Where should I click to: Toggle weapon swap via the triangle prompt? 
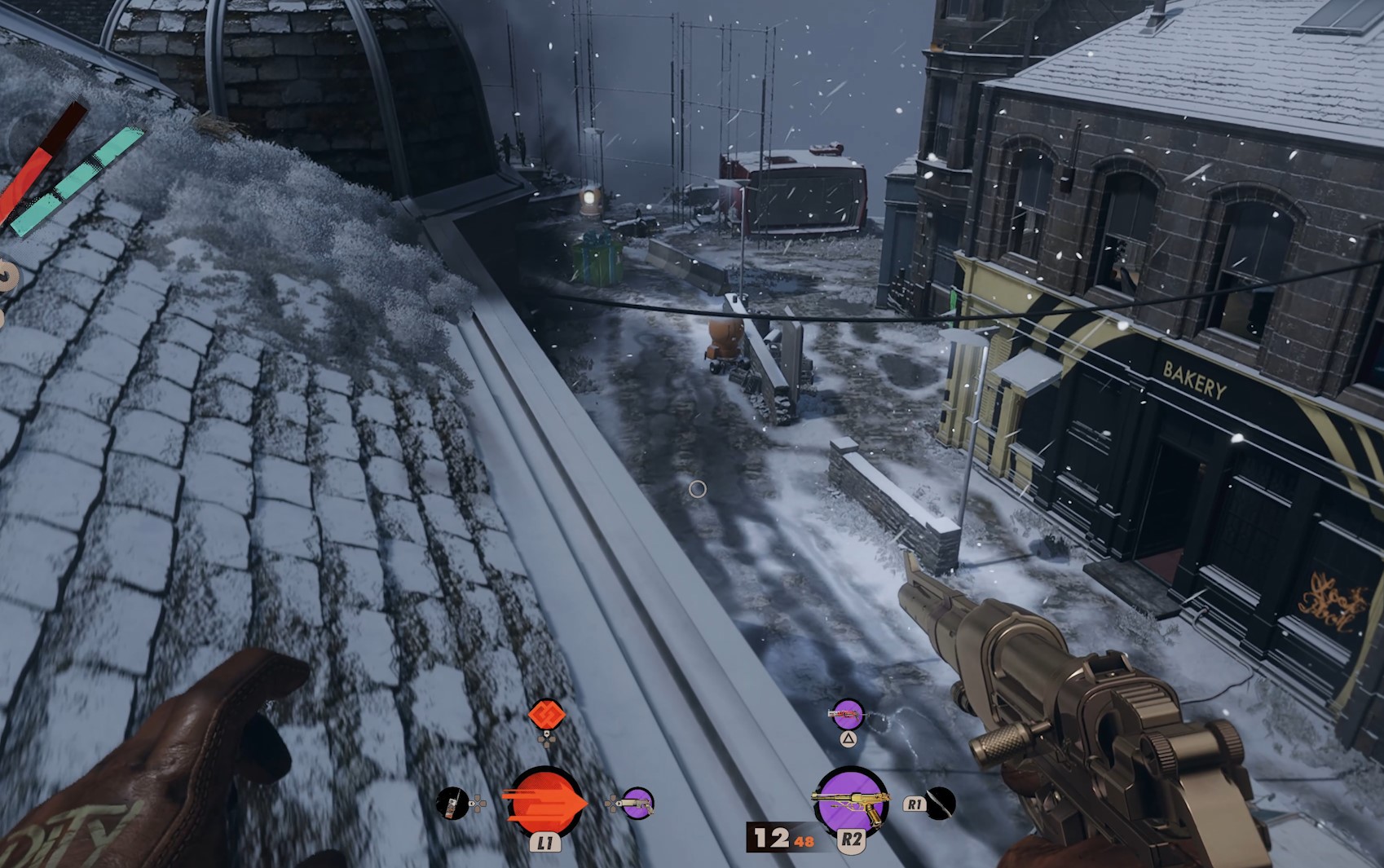(x=847, y=738)
